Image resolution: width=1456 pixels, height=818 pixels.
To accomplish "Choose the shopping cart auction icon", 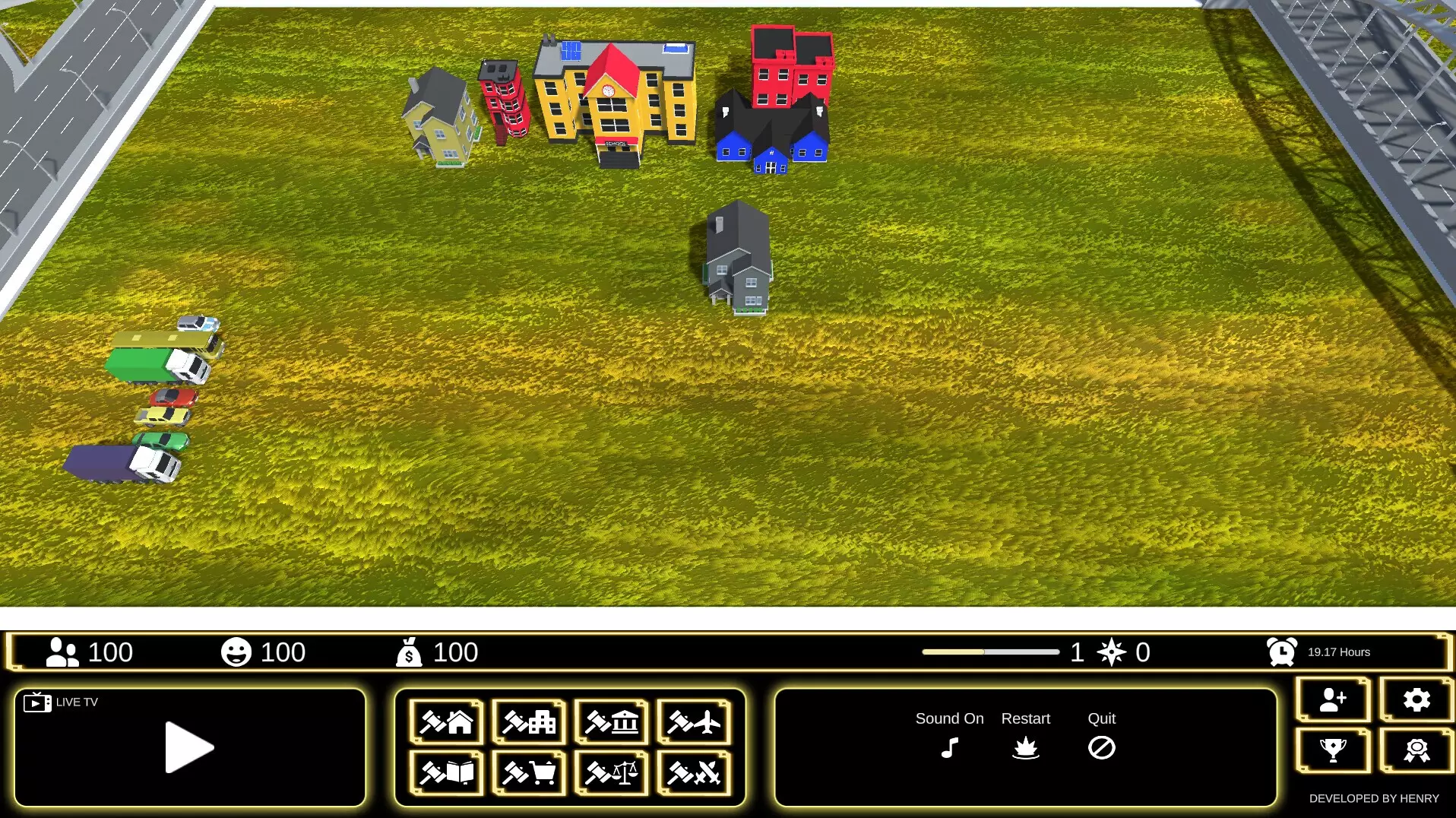I will 528,773.
